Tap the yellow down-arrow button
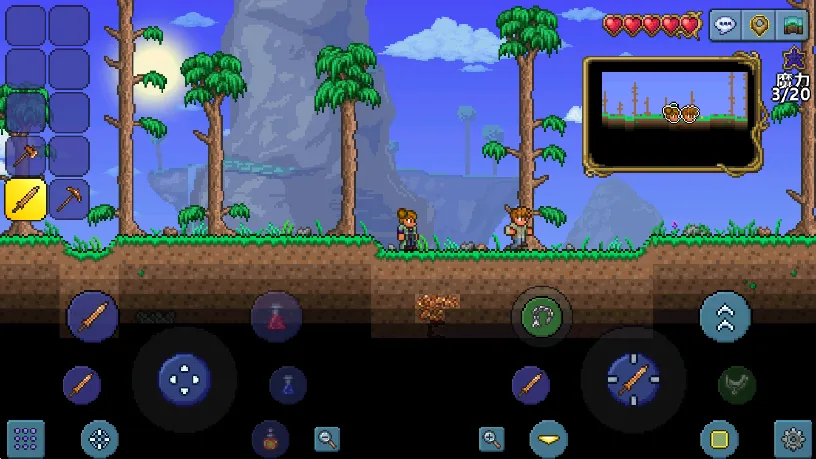Image resolution: width=816 pixels, height=459 pixels. 549,438
